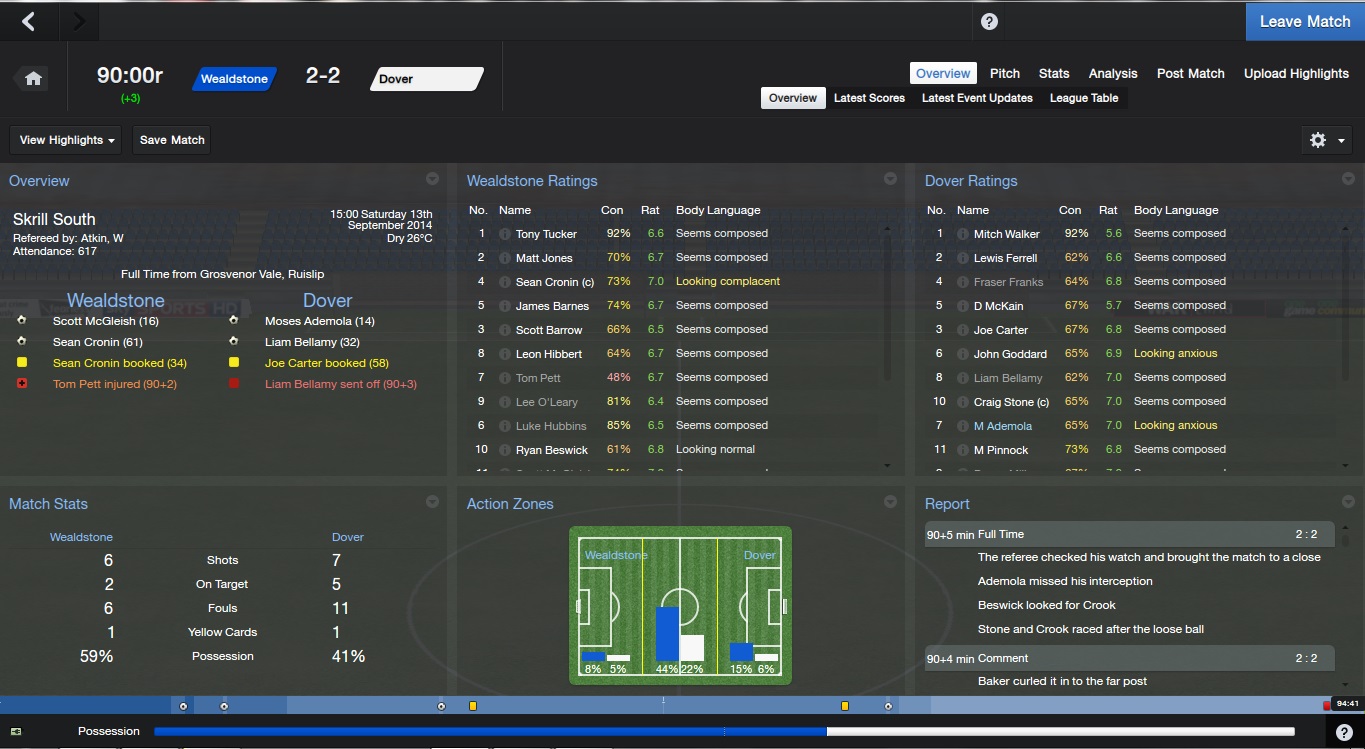Screen dimensions: 1365x749
Task: Expand the Match Stats panel menu
Action: pos(432,502)
